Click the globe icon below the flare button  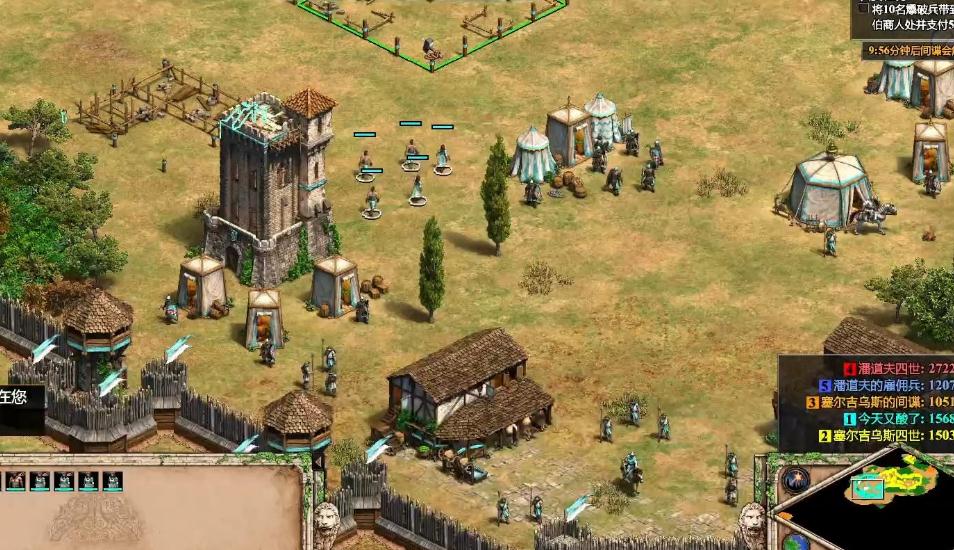(796, 542)
